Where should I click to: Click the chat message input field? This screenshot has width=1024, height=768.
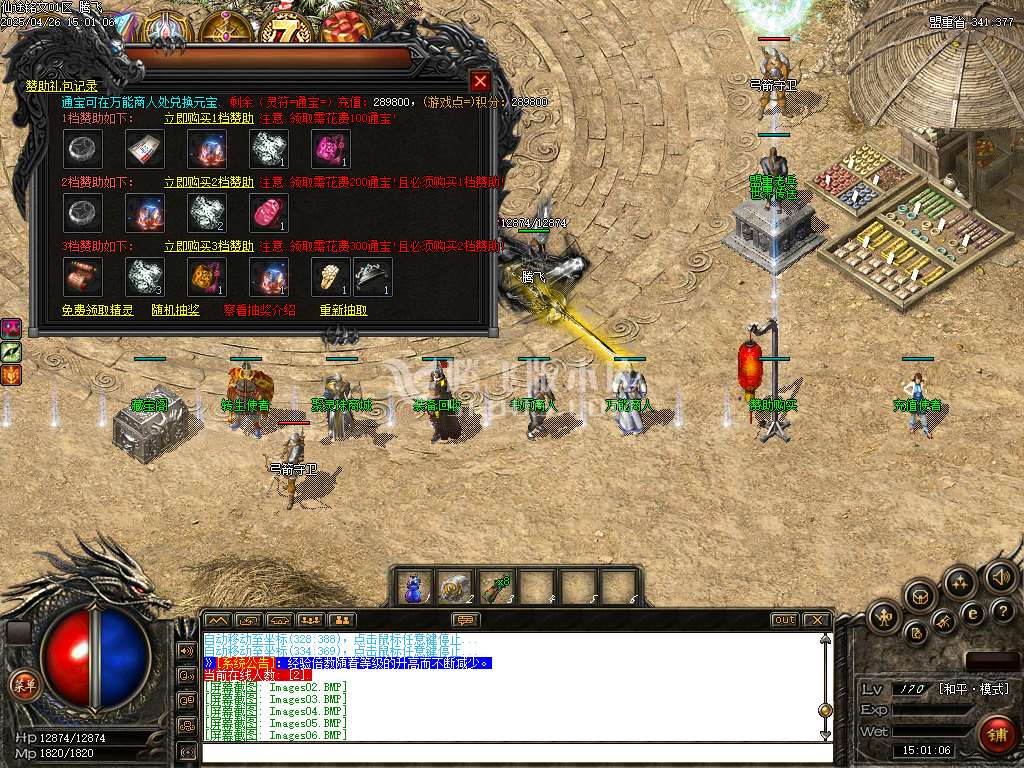point(510,752)
